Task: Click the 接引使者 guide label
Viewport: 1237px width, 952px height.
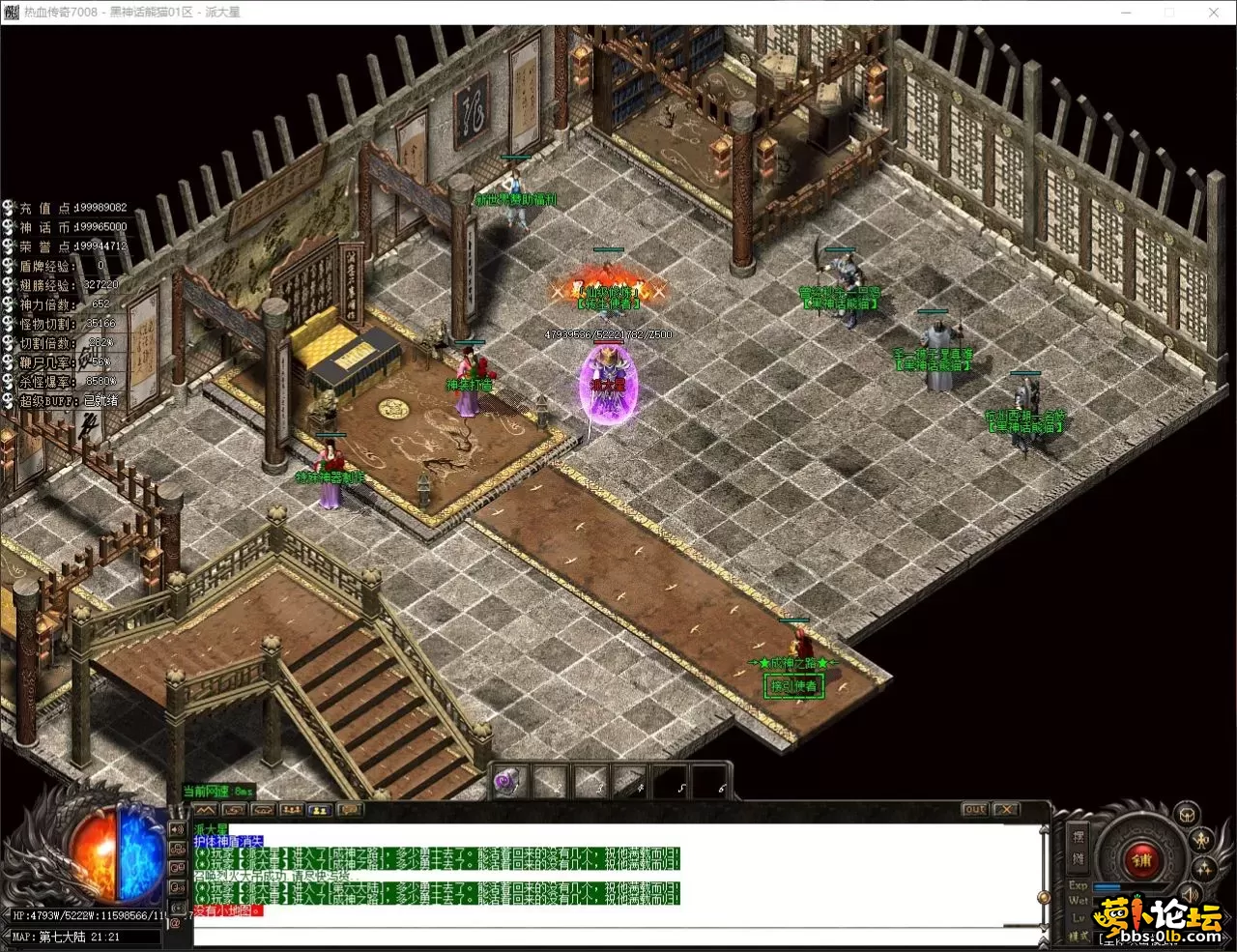Action: tap(793, 686)
